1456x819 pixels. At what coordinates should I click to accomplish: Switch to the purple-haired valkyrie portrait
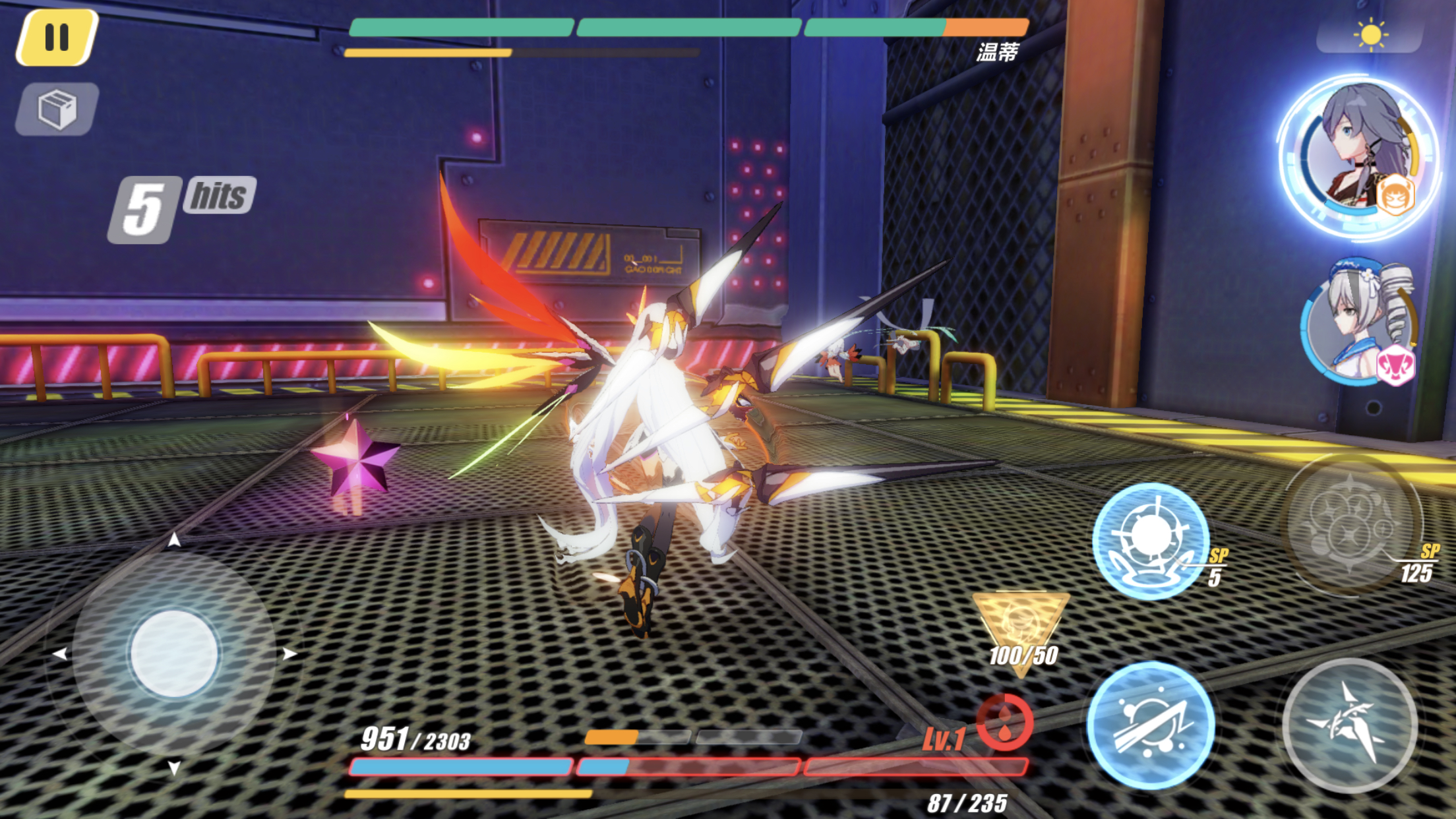click(1360, 157)
